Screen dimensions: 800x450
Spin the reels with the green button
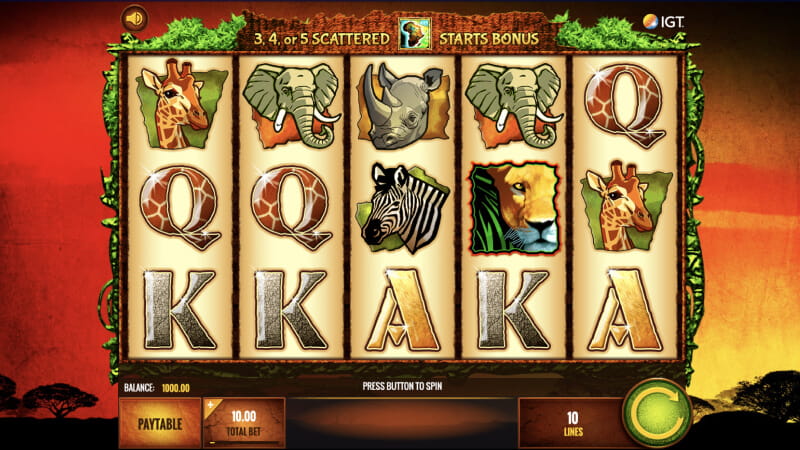pyautogui.click(x=655, y=413)
